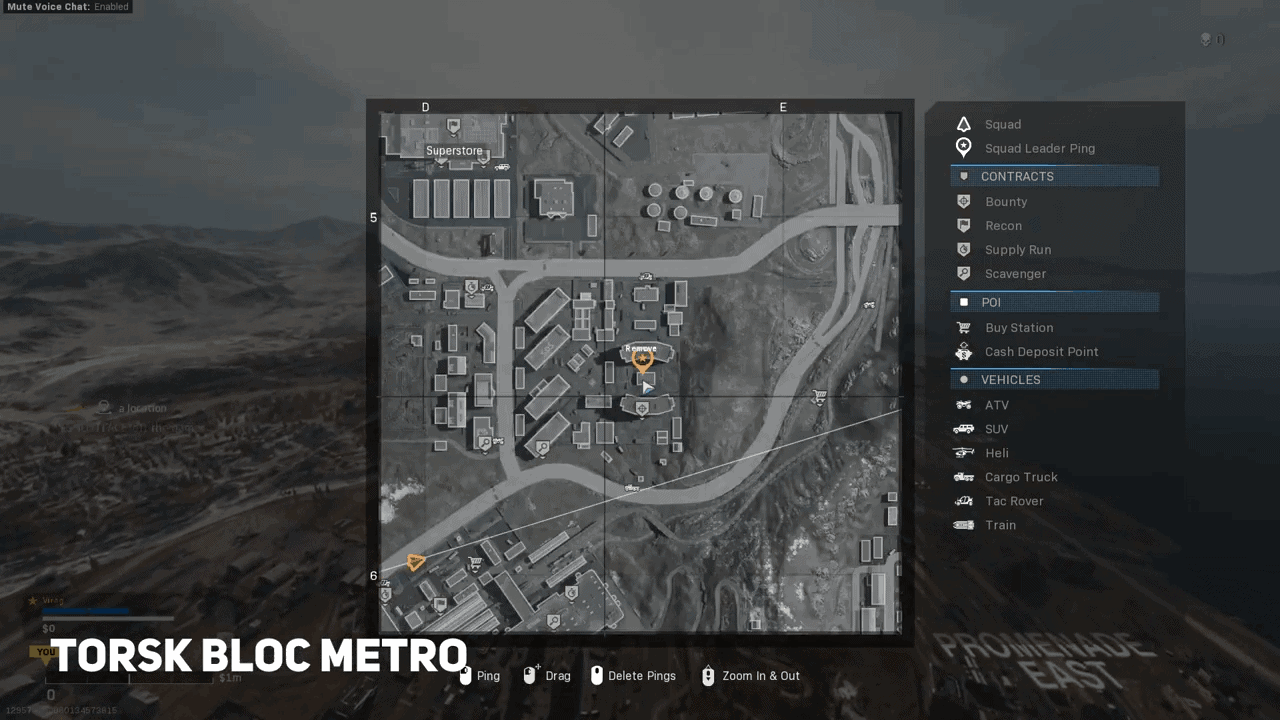Select the Supply Run contract icon
This screenshot has height=720, width=1280.
963,249
